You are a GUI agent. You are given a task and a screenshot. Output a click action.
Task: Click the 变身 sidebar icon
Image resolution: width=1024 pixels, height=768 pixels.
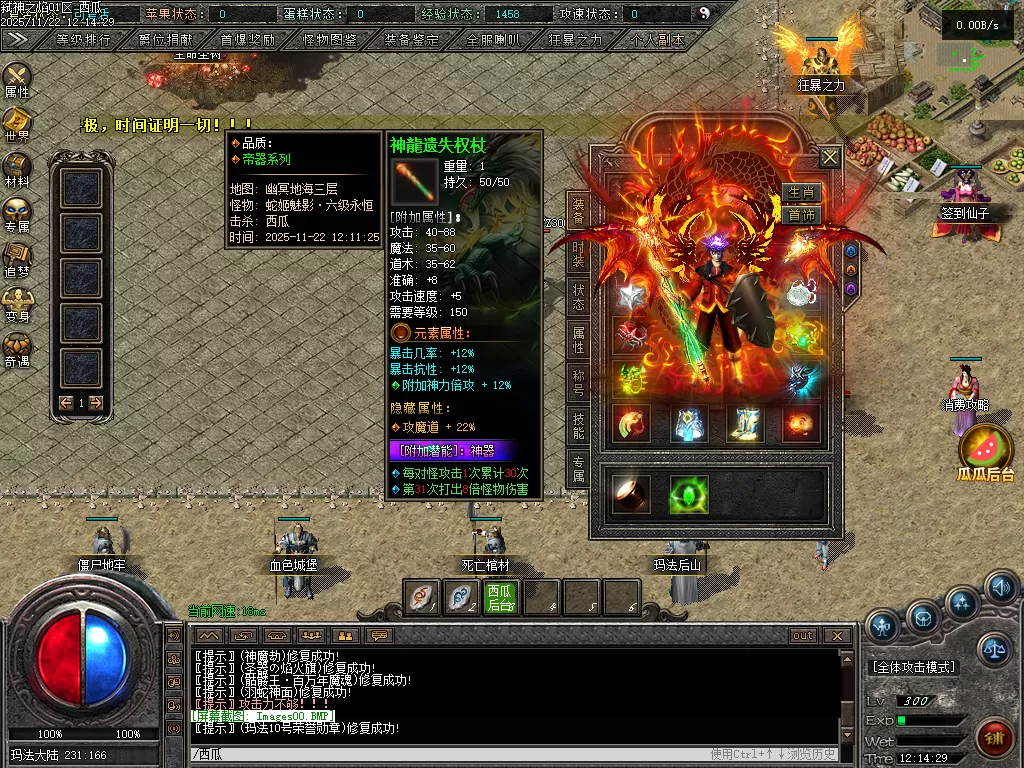tap(17, 304)
